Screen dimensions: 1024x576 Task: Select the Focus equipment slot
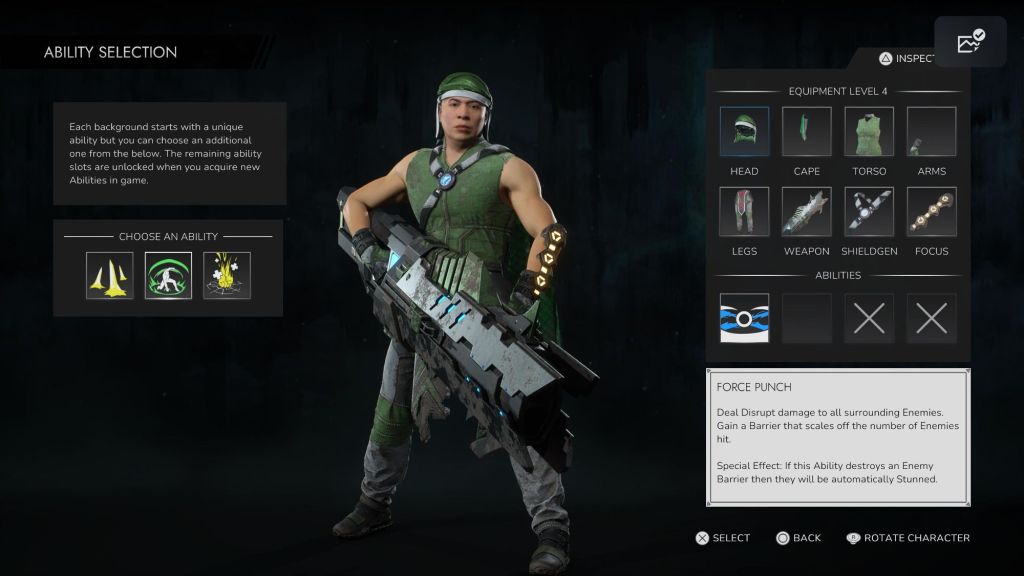click(931, 212)
